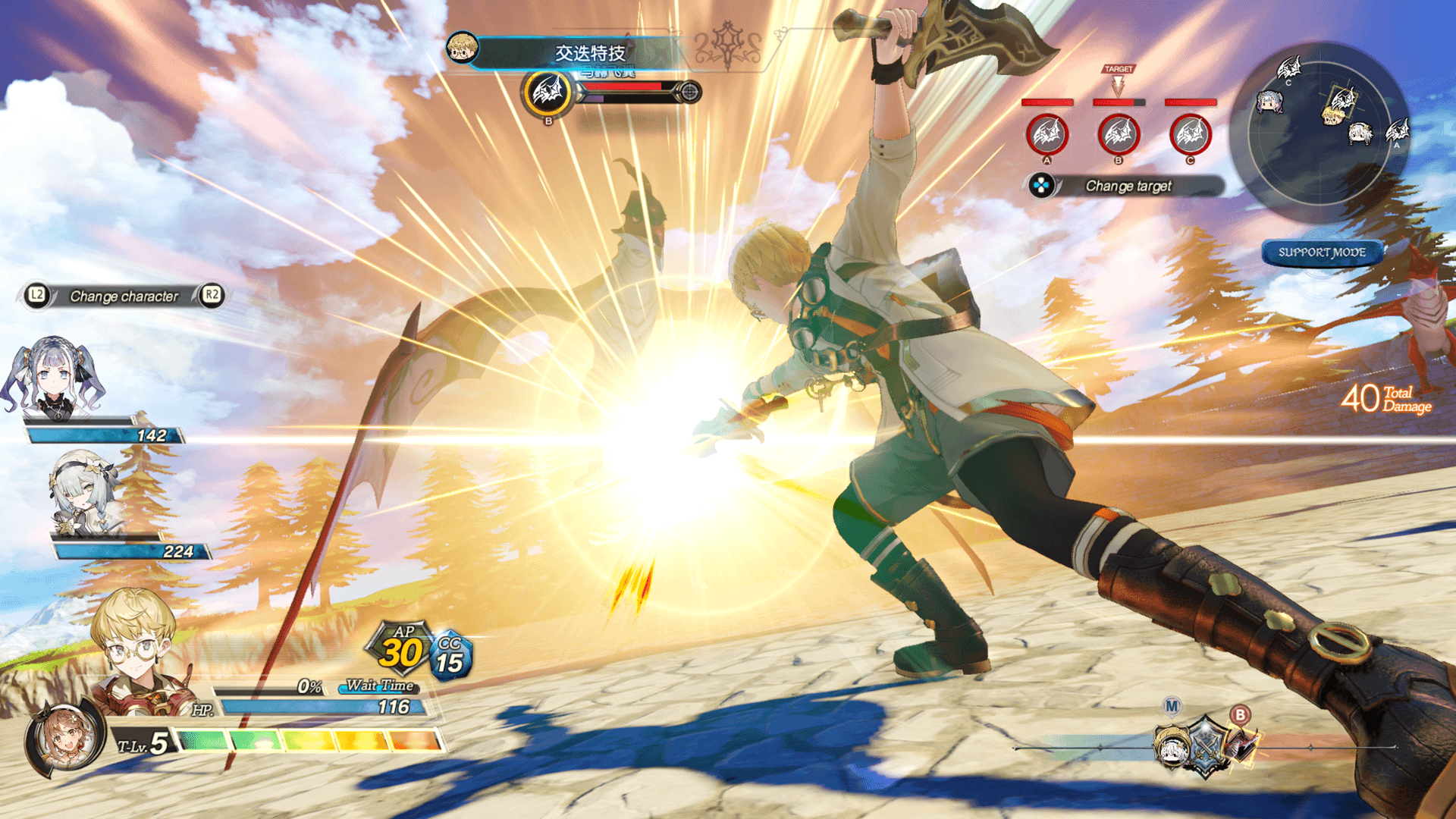This screenshot has width=1456, height=819.
Task: Select enemy target B icon
Action: coord(1119,135)
